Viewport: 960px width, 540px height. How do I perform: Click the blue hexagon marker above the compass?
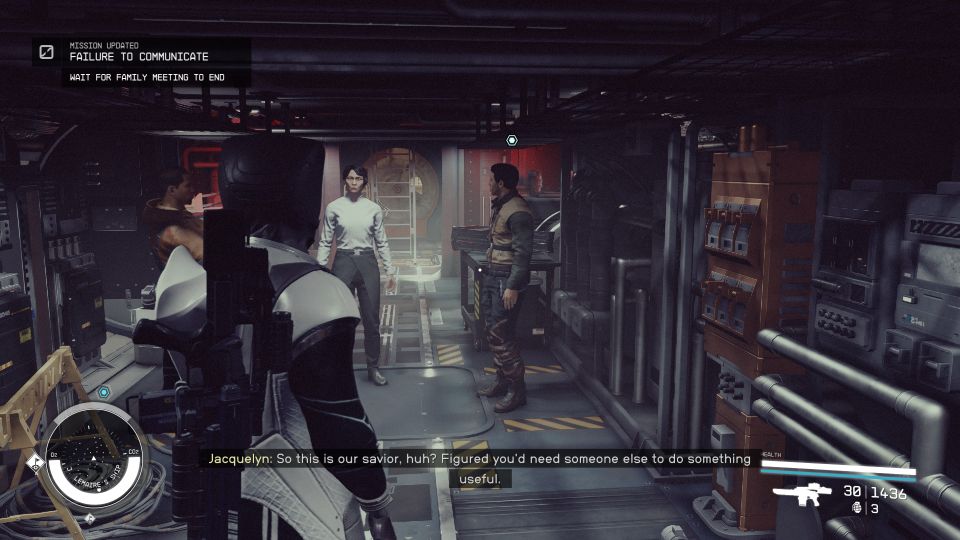click(103, 392)
